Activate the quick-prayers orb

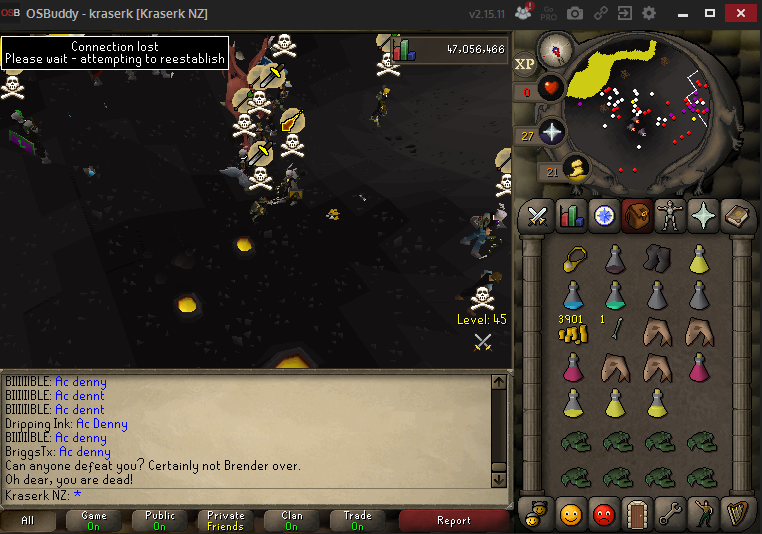(x=552, y=134)
